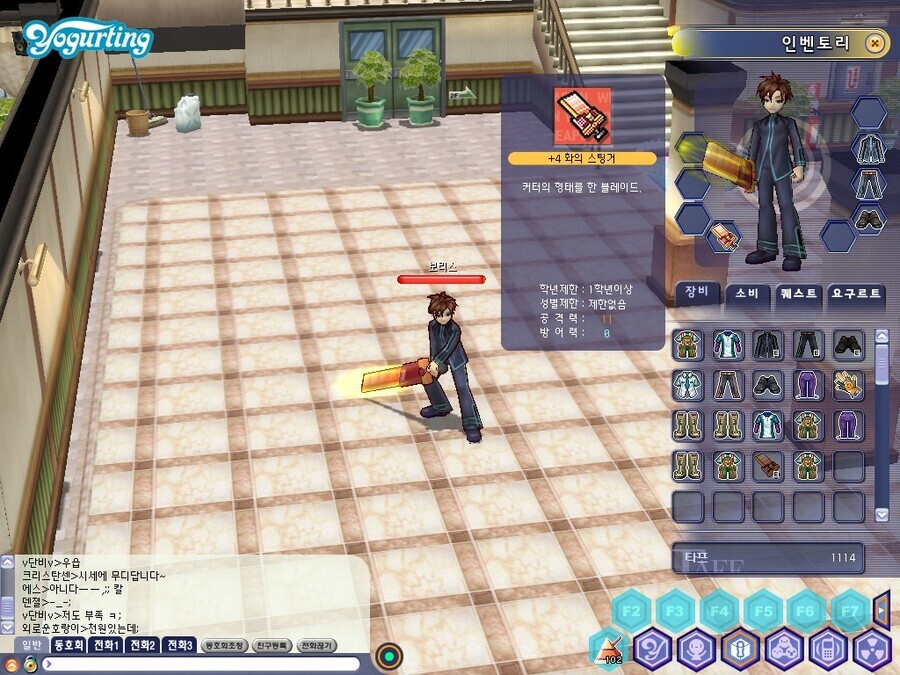The height and width of the screenshot is (675, 900).
Task: Select the equipped jacket slot
Action: pyautogui.click(x=868, y=148)
